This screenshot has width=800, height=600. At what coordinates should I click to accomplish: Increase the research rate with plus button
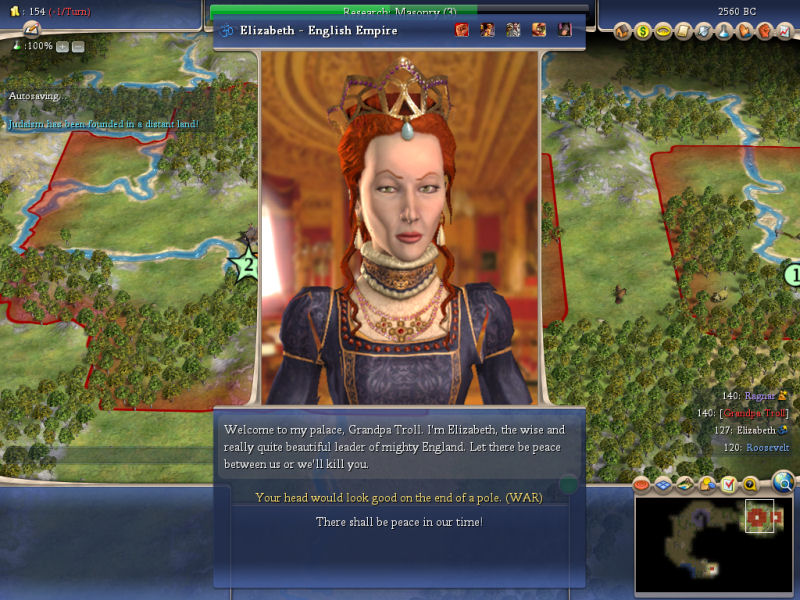62,46
